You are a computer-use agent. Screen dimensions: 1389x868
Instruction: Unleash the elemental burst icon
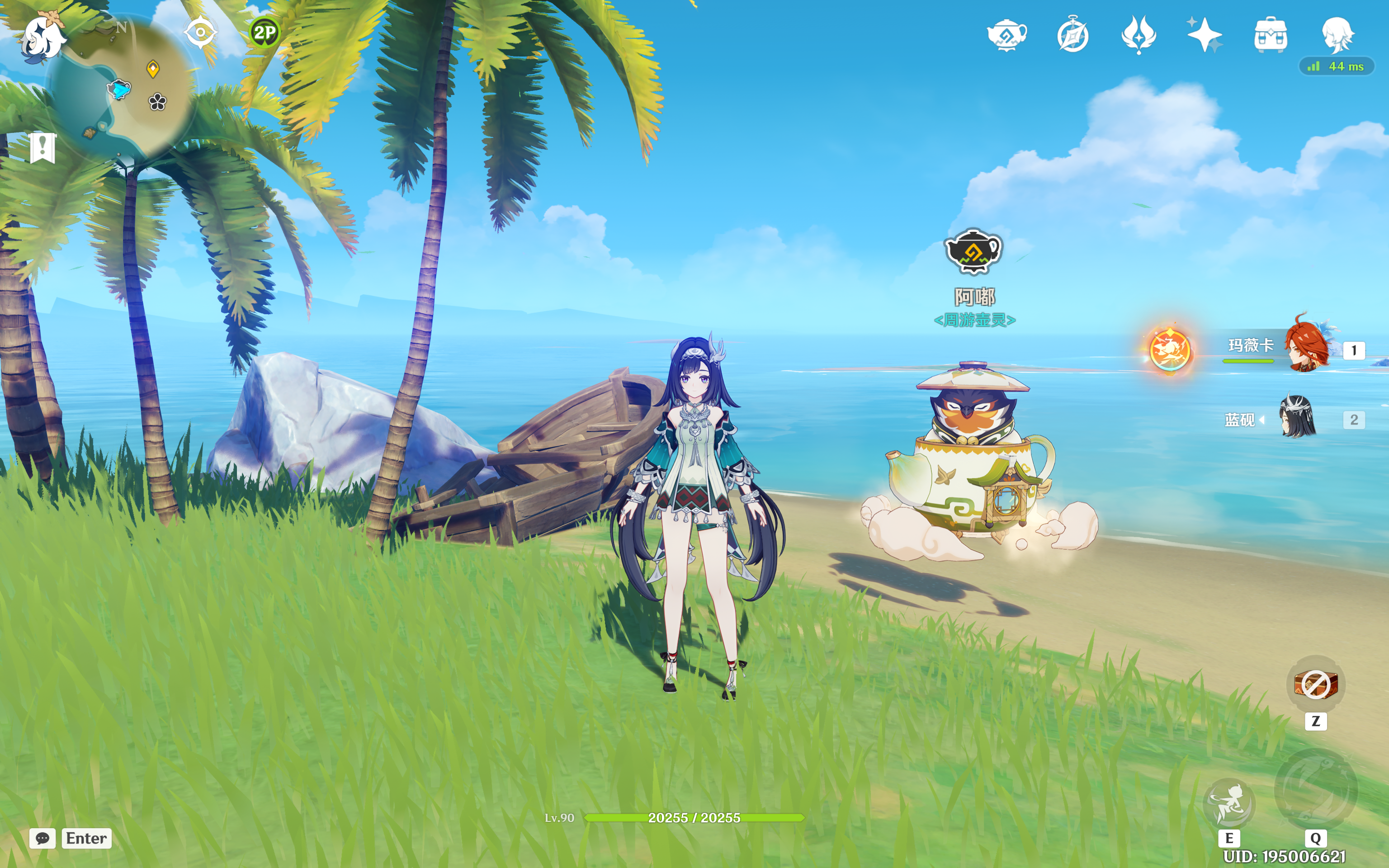pos(1315,791)
